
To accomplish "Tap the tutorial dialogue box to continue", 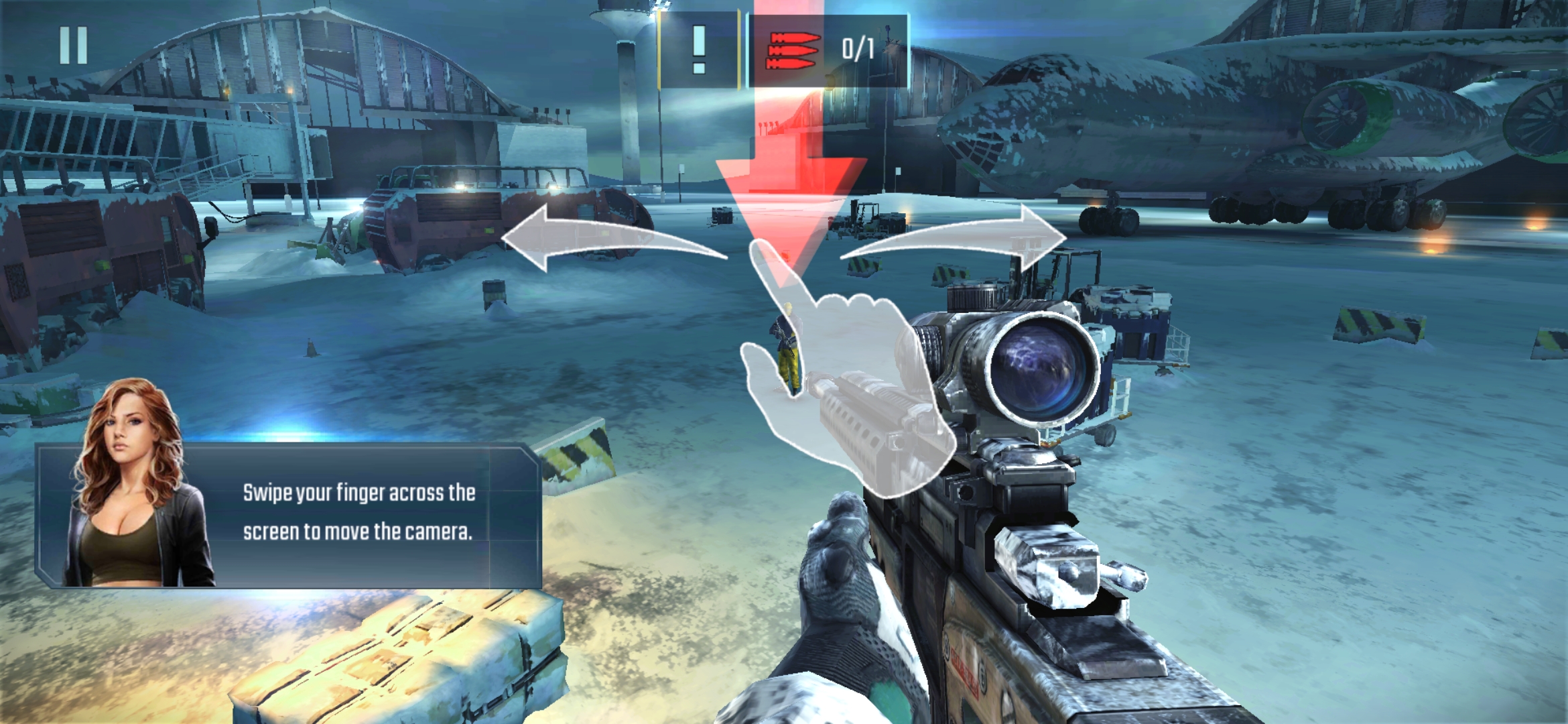I will (357, 514).
